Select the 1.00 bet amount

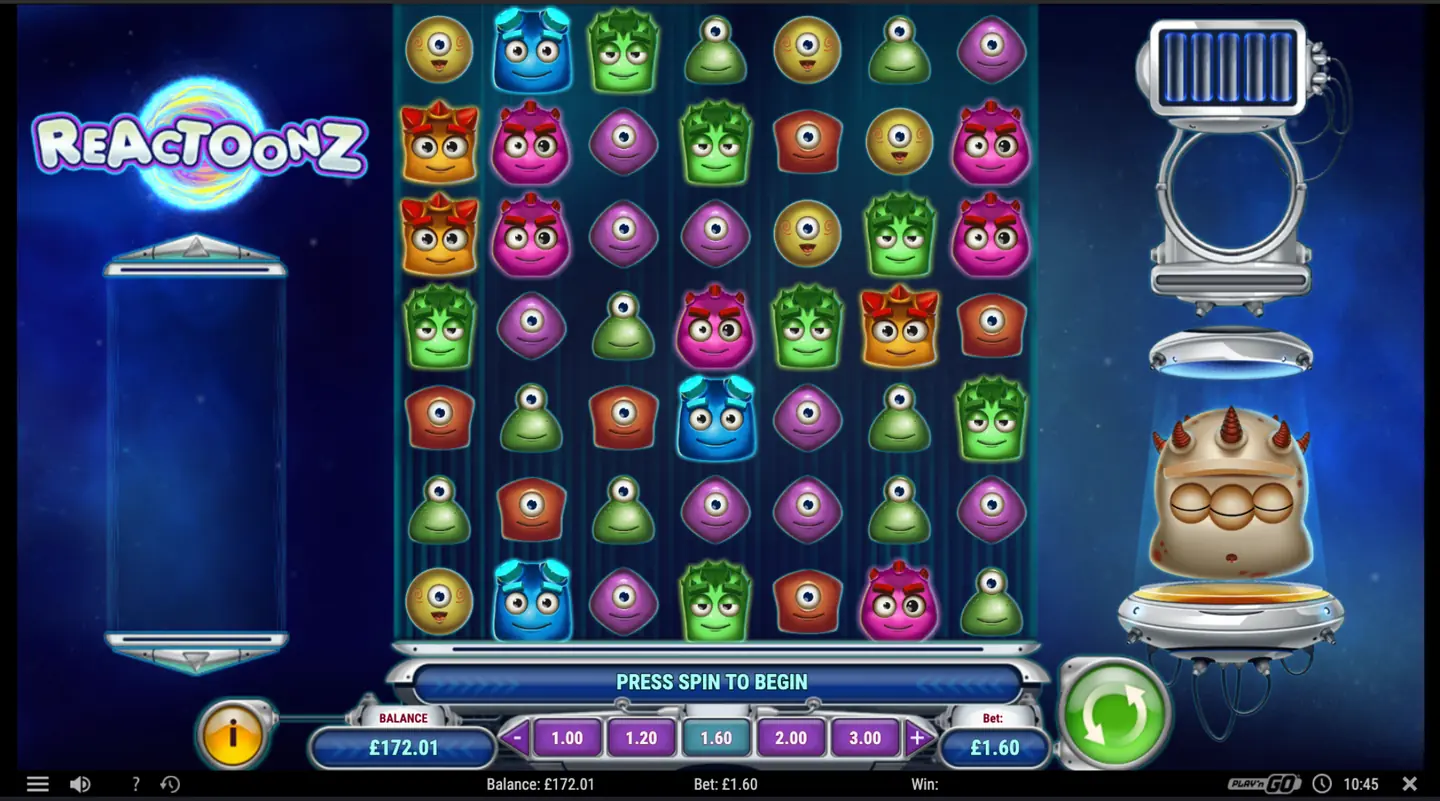[x=566, y=738]
